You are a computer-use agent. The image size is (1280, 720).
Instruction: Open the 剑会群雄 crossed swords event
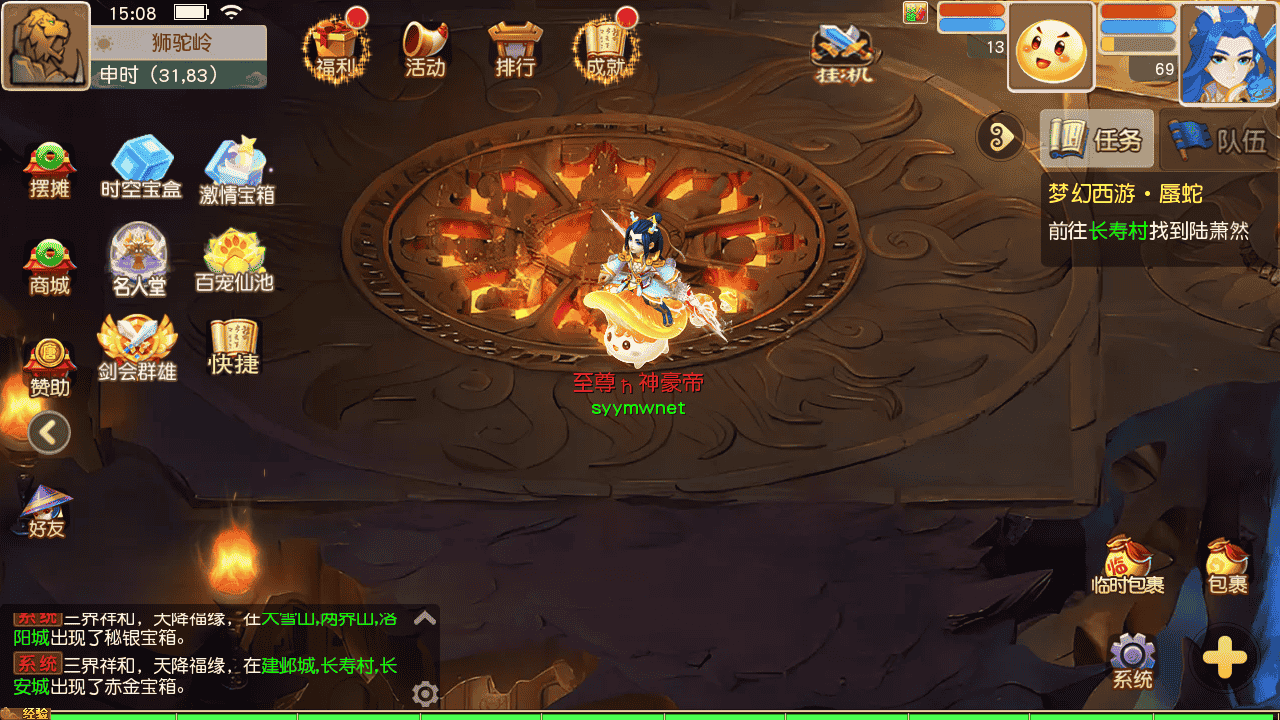[x=138, y=348]
